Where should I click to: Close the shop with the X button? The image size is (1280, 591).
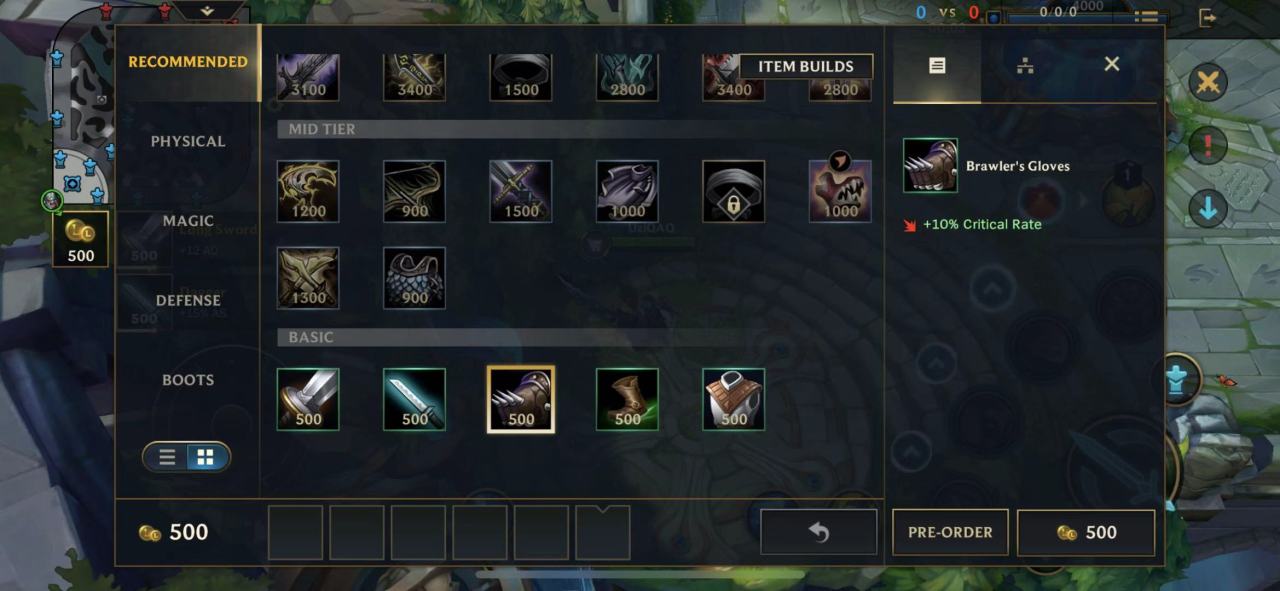click(x=1111, y=64)
